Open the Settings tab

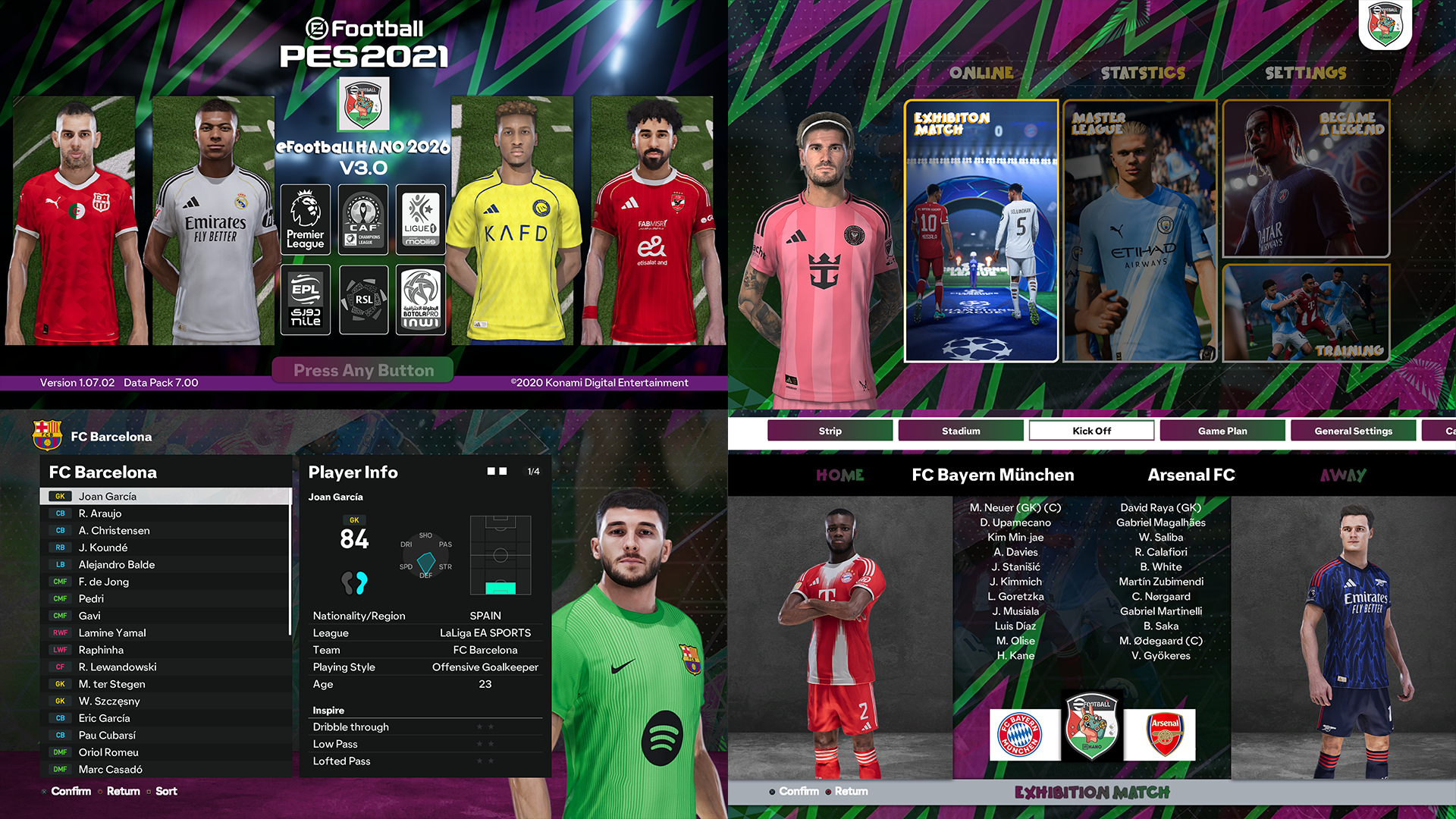pos(1305,73)
